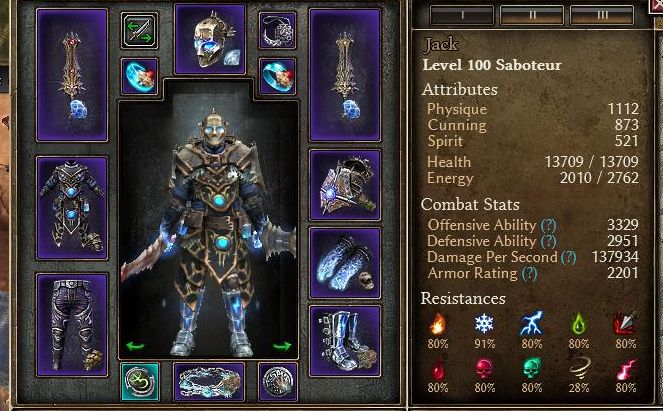Click the weapon swap button with green arrows

[x=139, y=30]
